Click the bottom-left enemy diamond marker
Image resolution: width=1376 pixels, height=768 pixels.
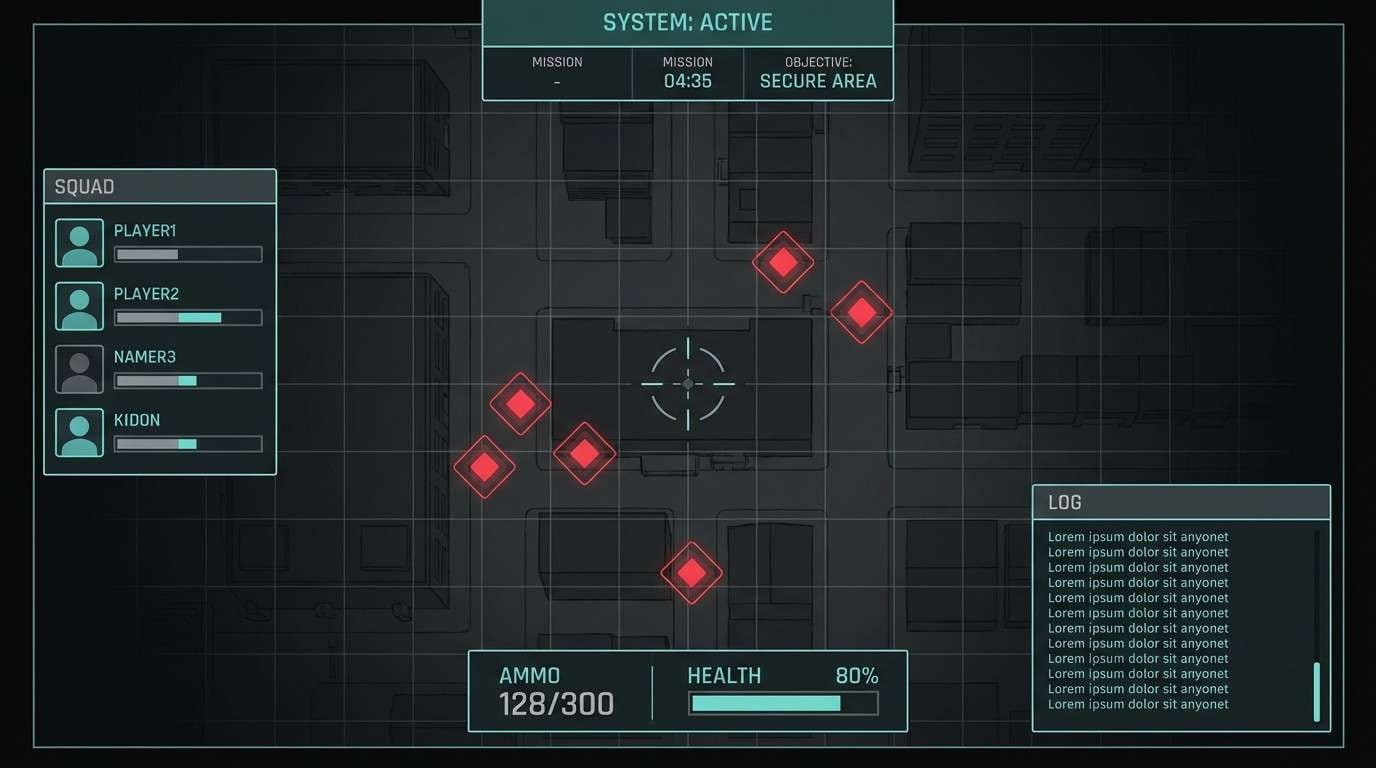(485, 466)
